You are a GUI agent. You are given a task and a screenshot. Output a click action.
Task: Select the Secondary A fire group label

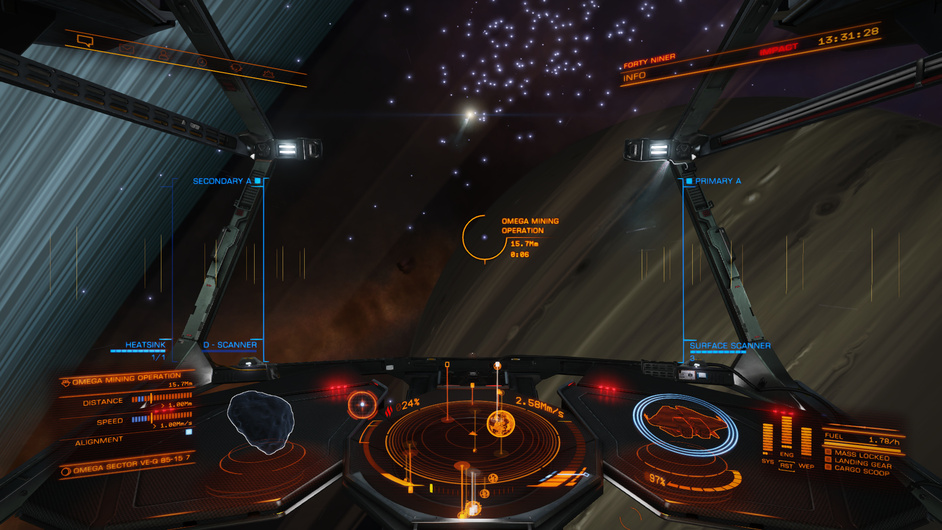point(221,181)
